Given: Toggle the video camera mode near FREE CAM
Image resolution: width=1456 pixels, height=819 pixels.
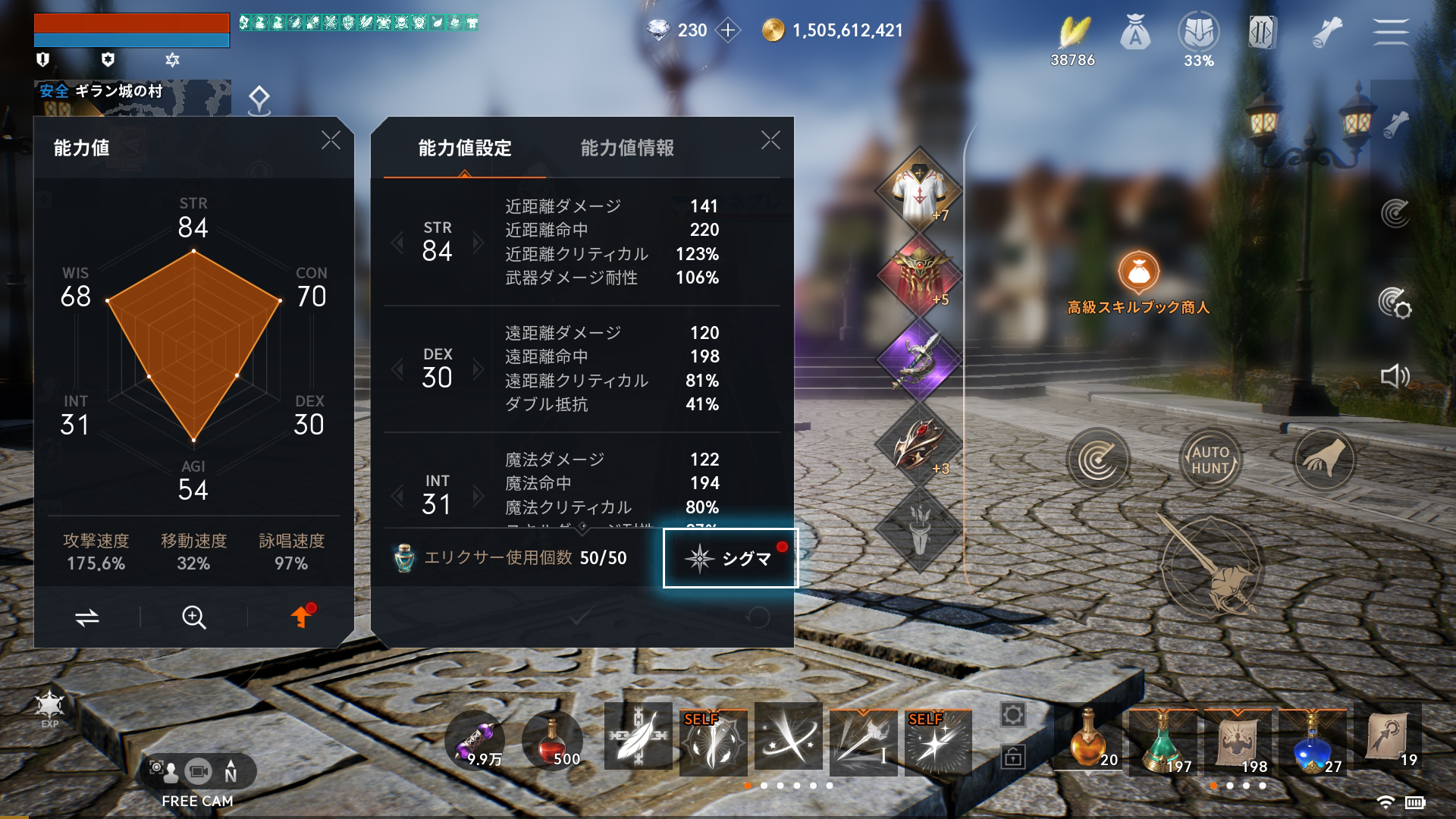Looking at the screenshot, I should point(200,771).
